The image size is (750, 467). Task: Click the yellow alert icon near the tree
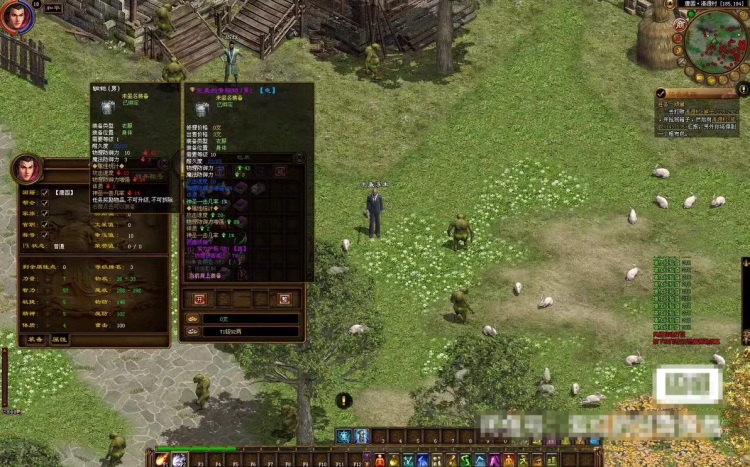[x=344, y=400]
